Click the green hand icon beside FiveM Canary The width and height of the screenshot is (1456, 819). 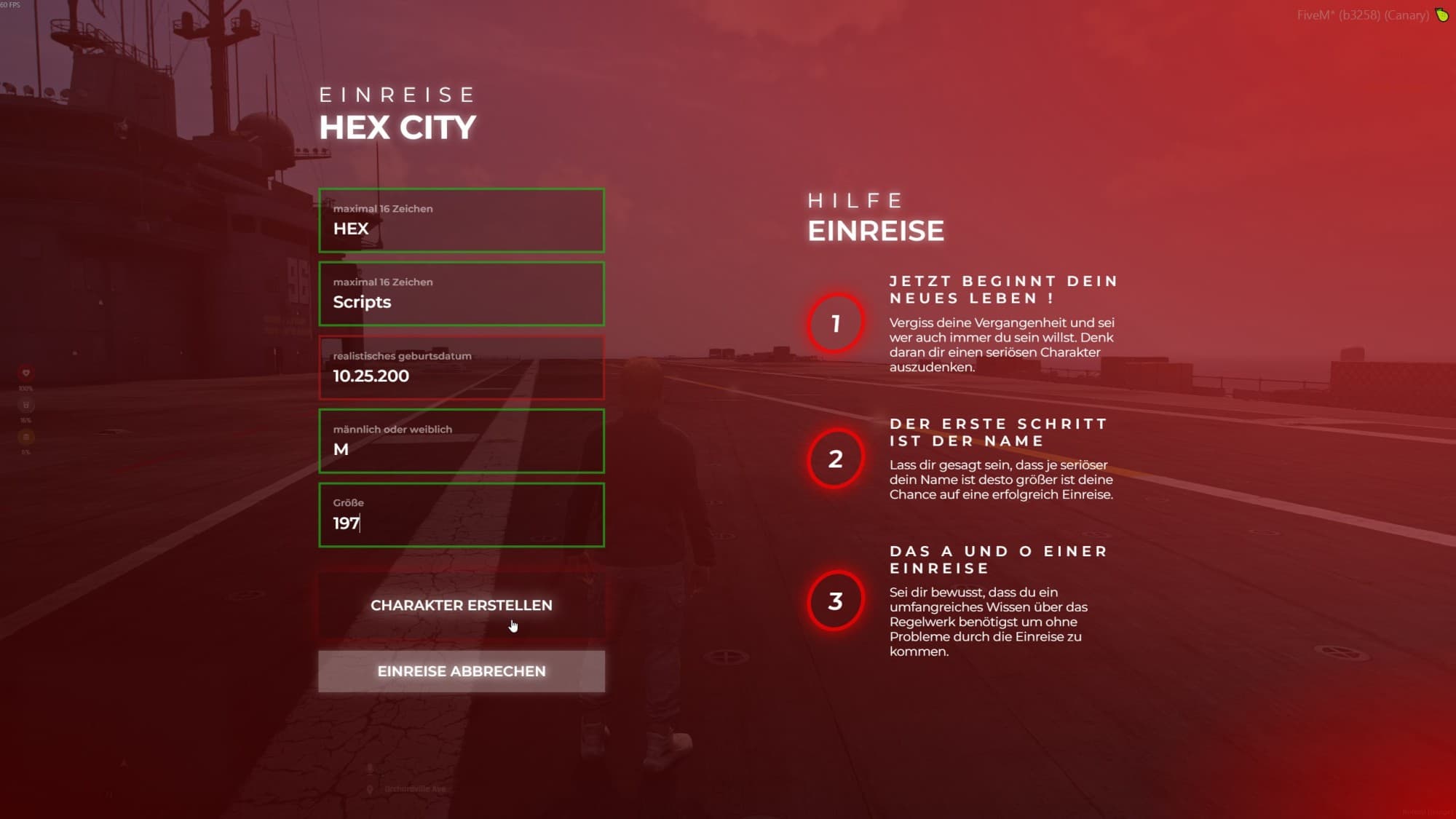[1441, 15]
